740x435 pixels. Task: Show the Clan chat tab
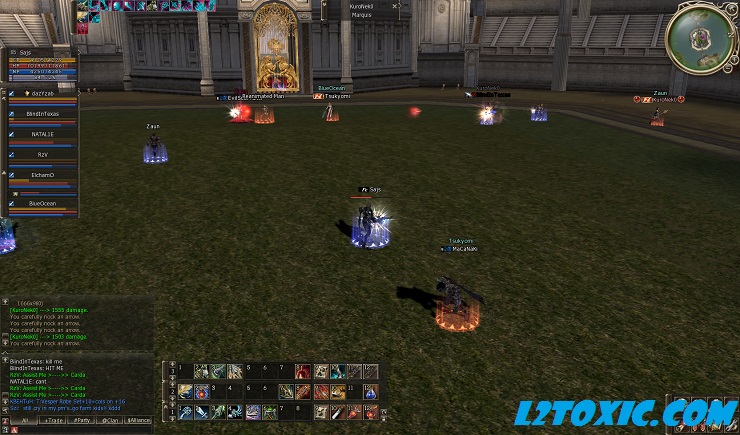tap(110, 420)
